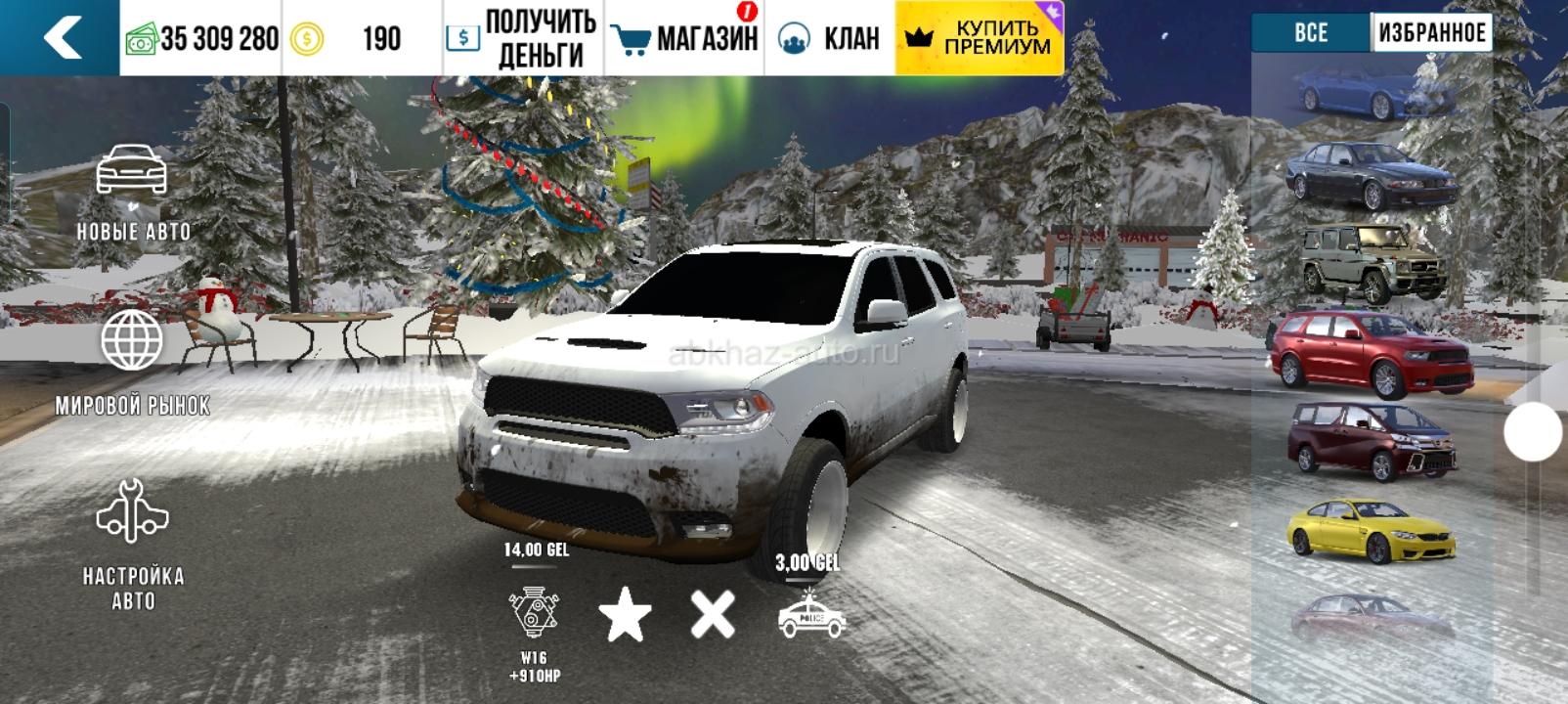Open the Клан menu
The height and width of the screenshot is (704, 1568).
coord(829,38)
